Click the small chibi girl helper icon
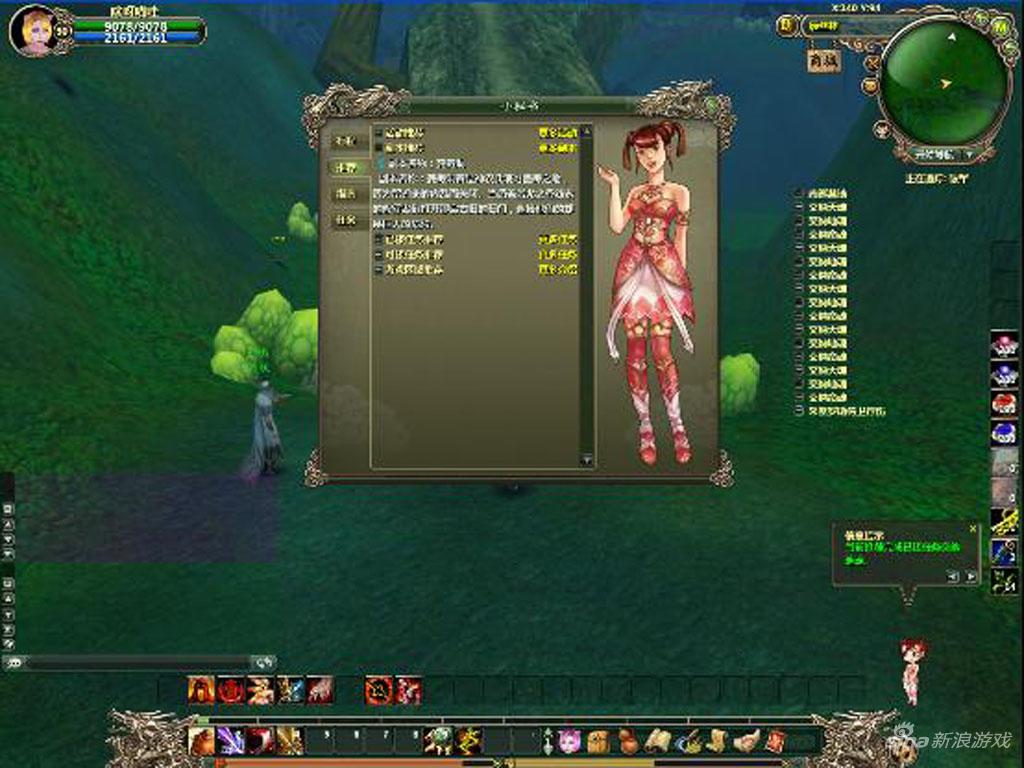 tap(910, 668)
